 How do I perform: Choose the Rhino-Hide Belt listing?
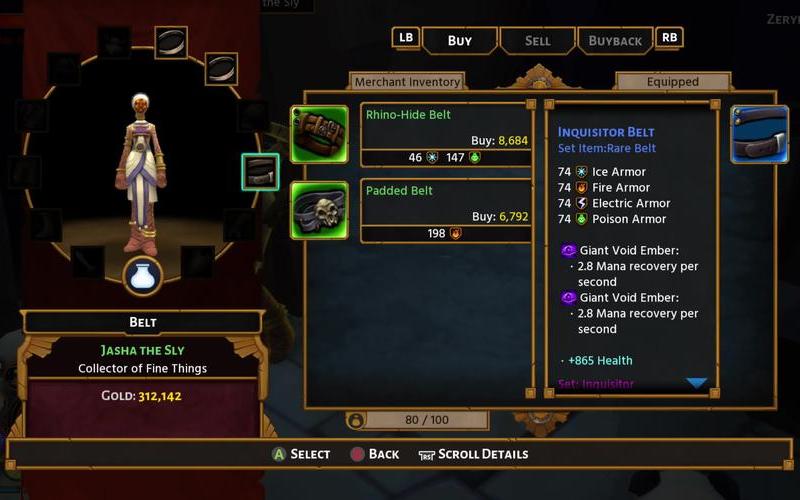pos(444,134)
